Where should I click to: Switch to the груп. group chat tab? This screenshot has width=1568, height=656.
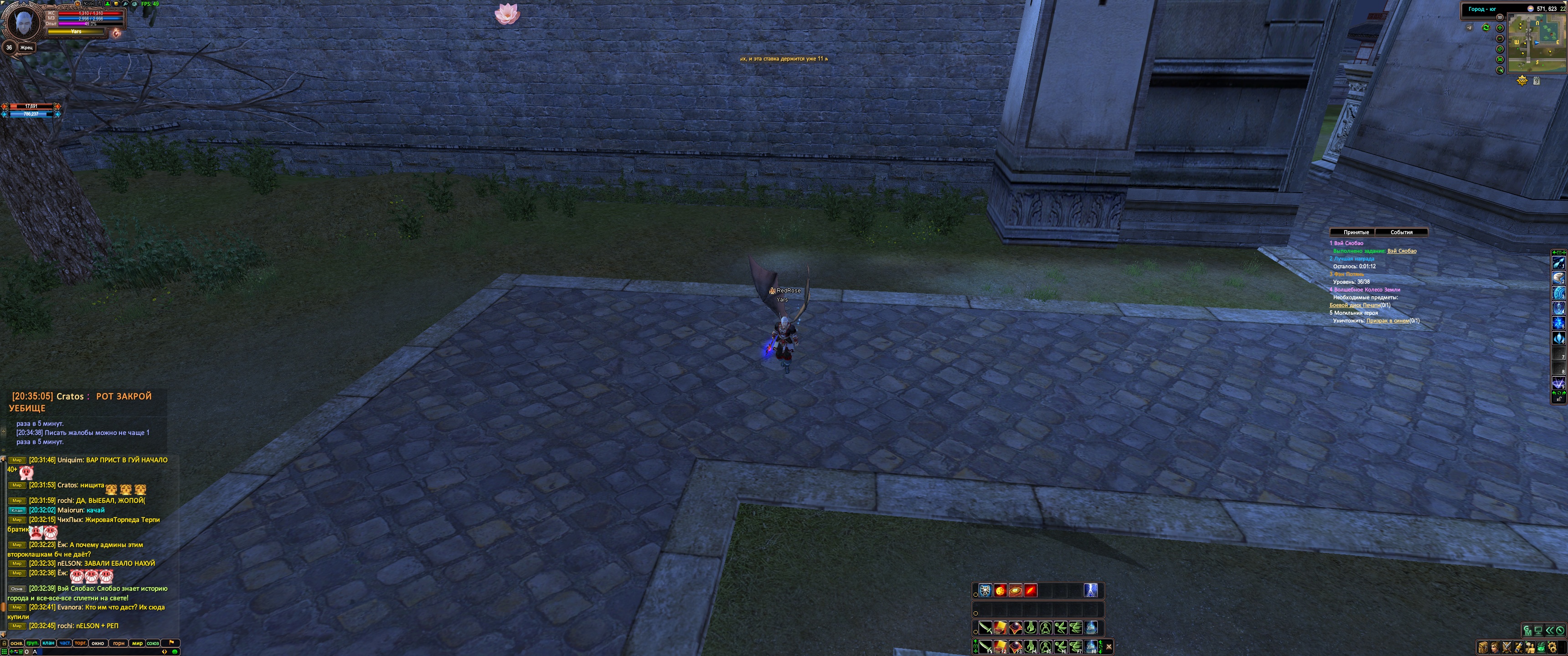coord(32,643)
